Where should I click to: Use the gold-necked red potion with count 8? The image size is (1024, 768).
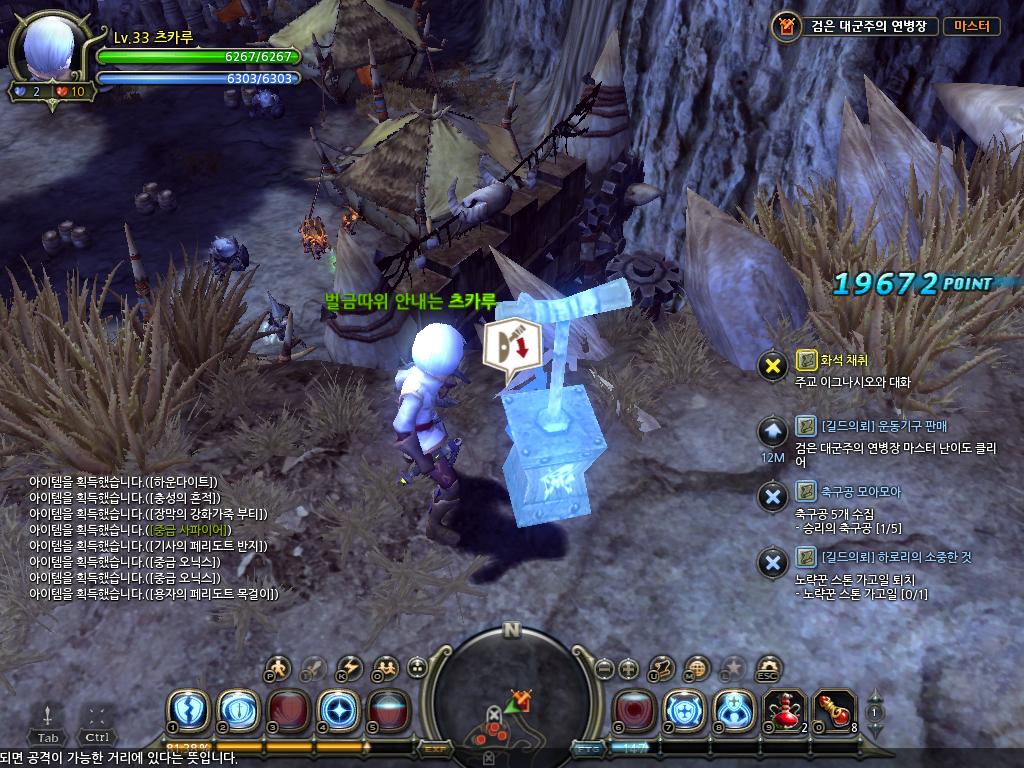[x=834, y=711]
